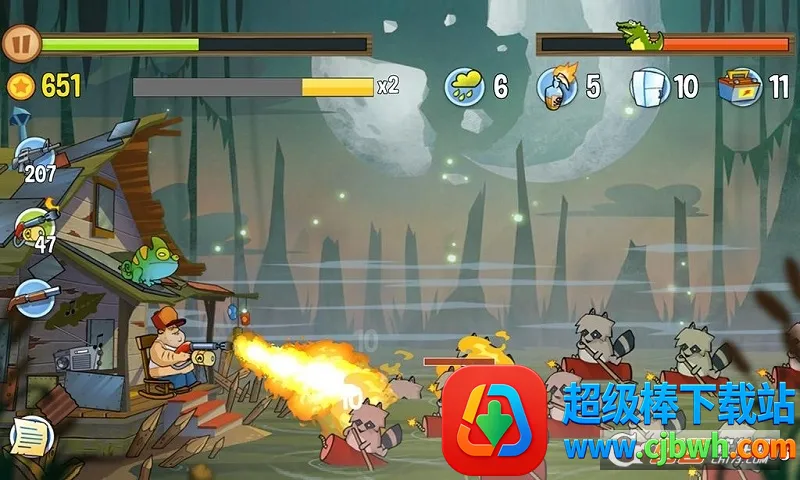Use the toolbox power-up
This screenshot has width=800, height=480.
tap(740, 86)
